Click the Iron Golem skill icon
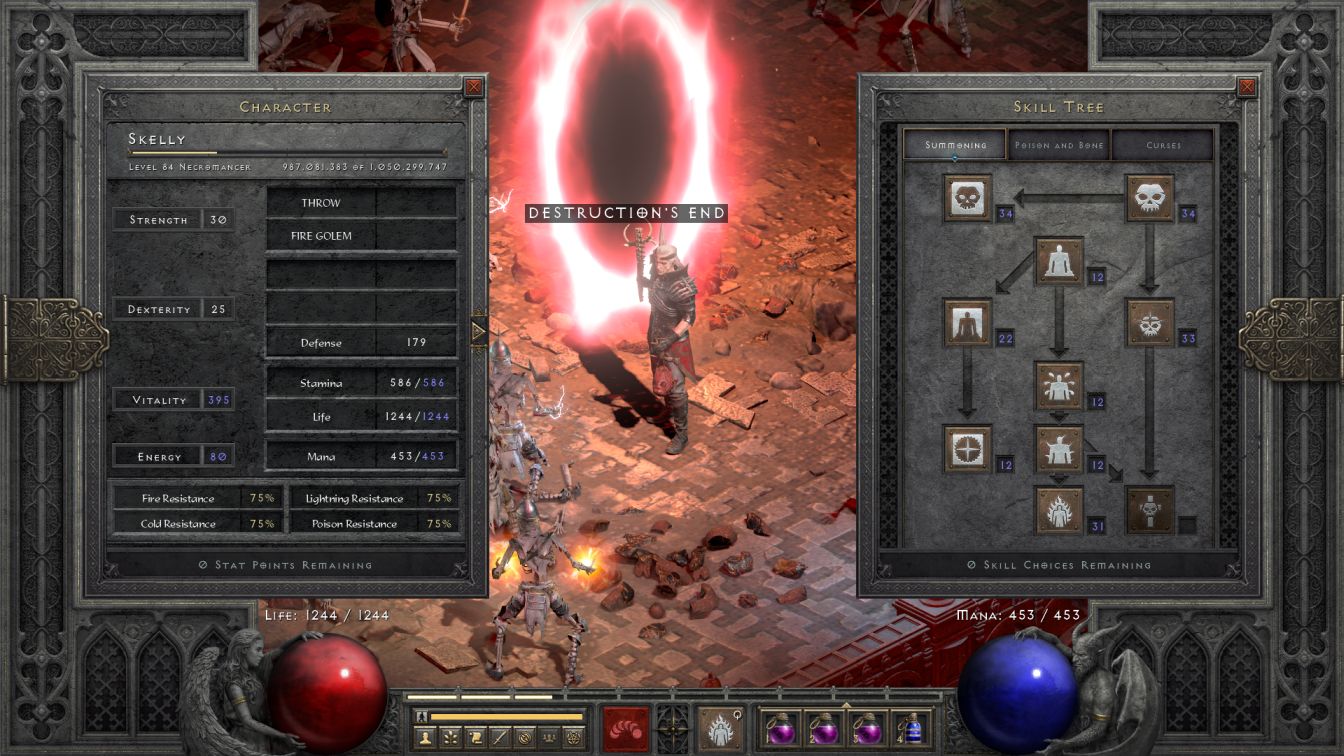1344x756 pixels. tap(1059, 449)
